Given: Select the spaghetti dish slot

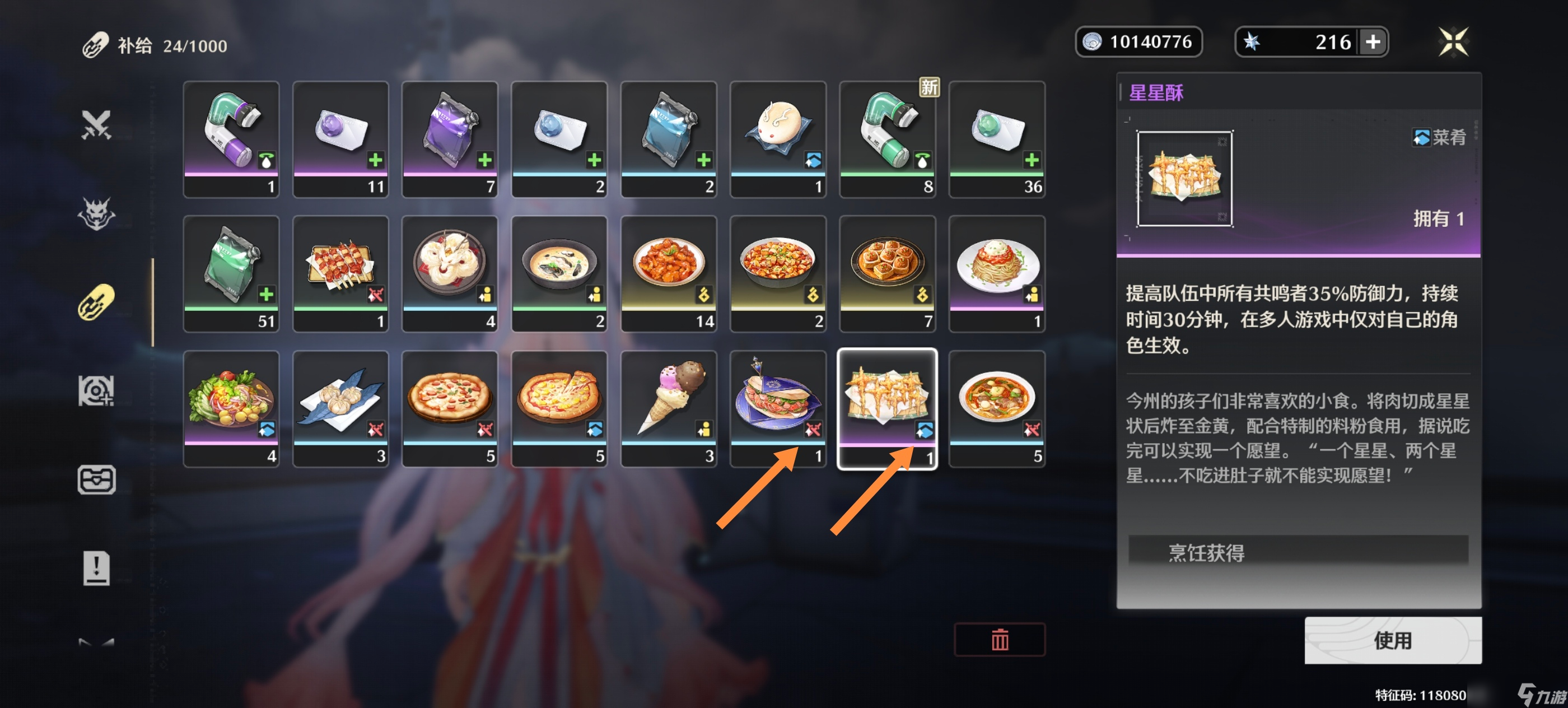Looking at the screenshot, I should pyautogui.click(x=996, y=273).
